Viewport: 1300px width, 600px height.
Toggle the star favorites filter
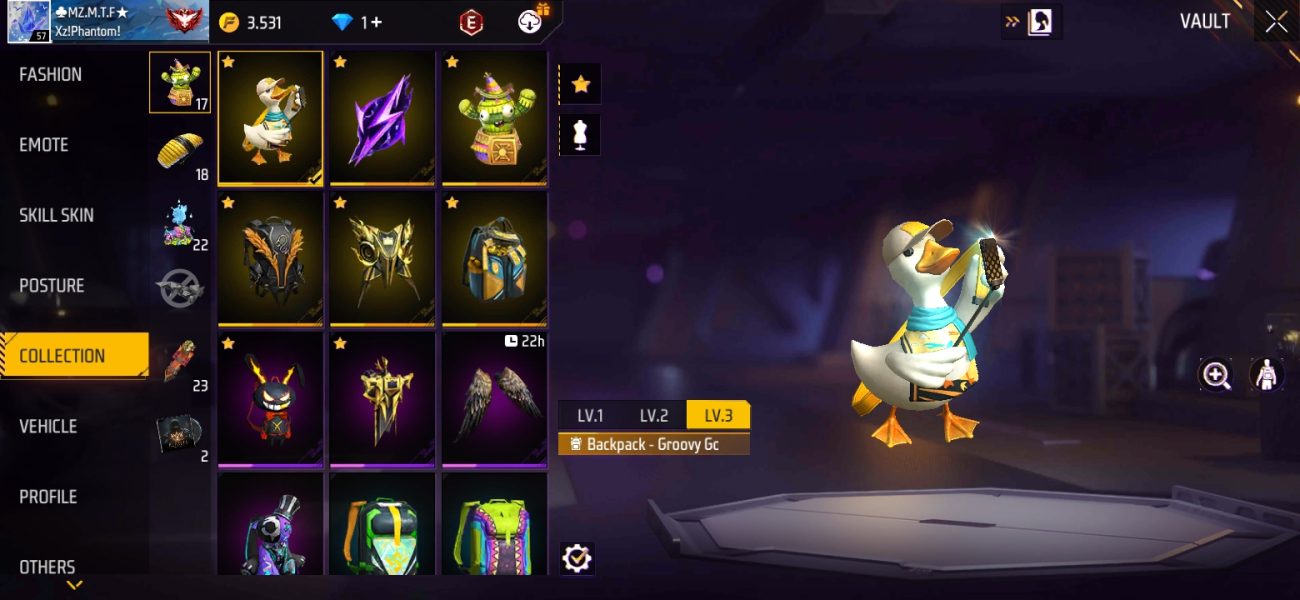coord(580,85)
